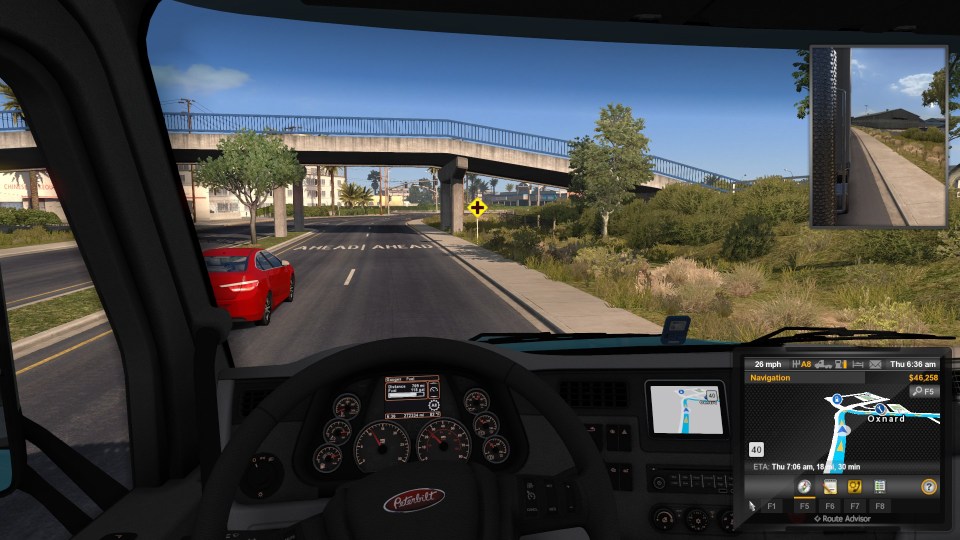Viewport: 960px width, 540px height.
Task: Open the Navigation compass tab in Route Advisor
Action: click(804, 487)
